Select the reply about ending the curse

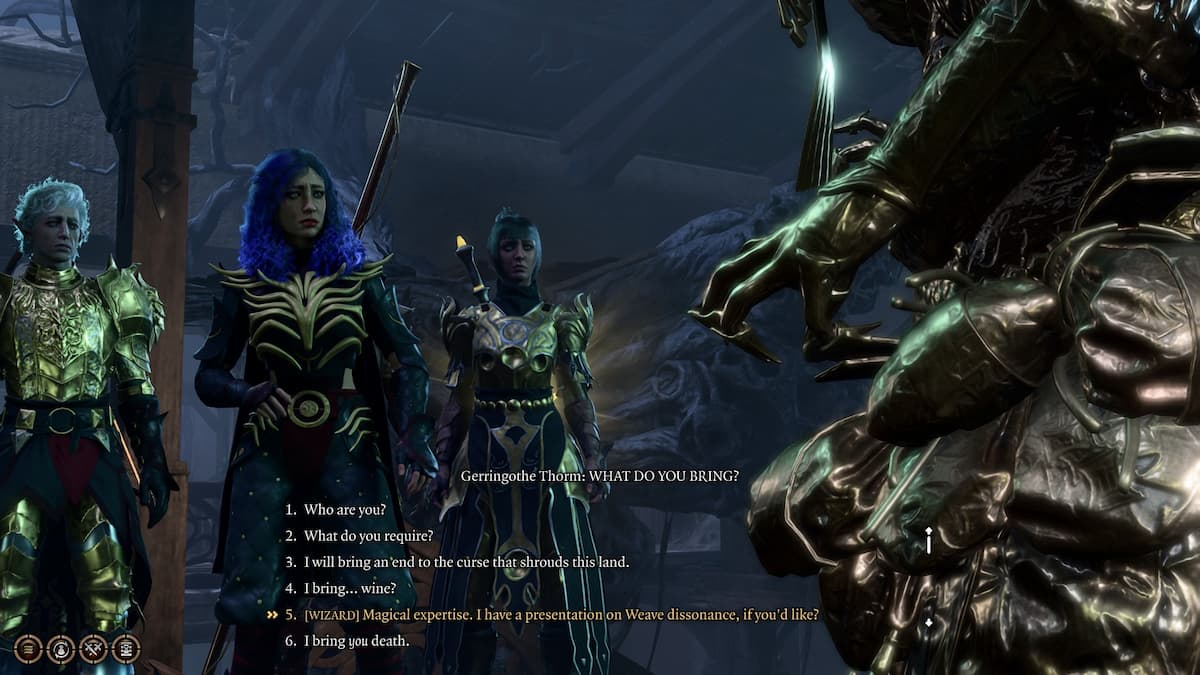pyautogui.click(x=466, y=562)
